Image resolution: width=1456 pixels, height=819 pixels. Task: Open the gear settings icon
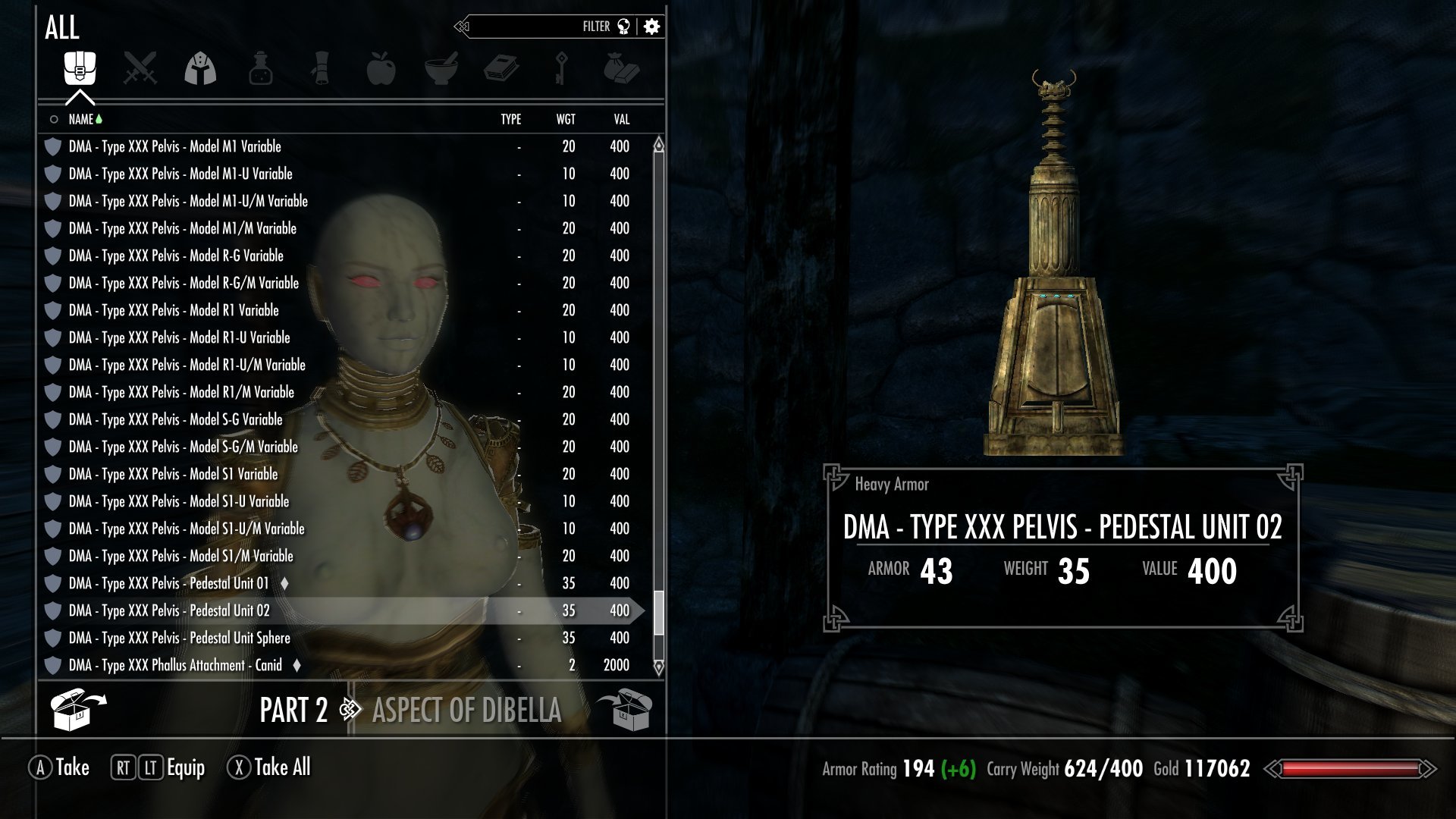coord(651,27)
